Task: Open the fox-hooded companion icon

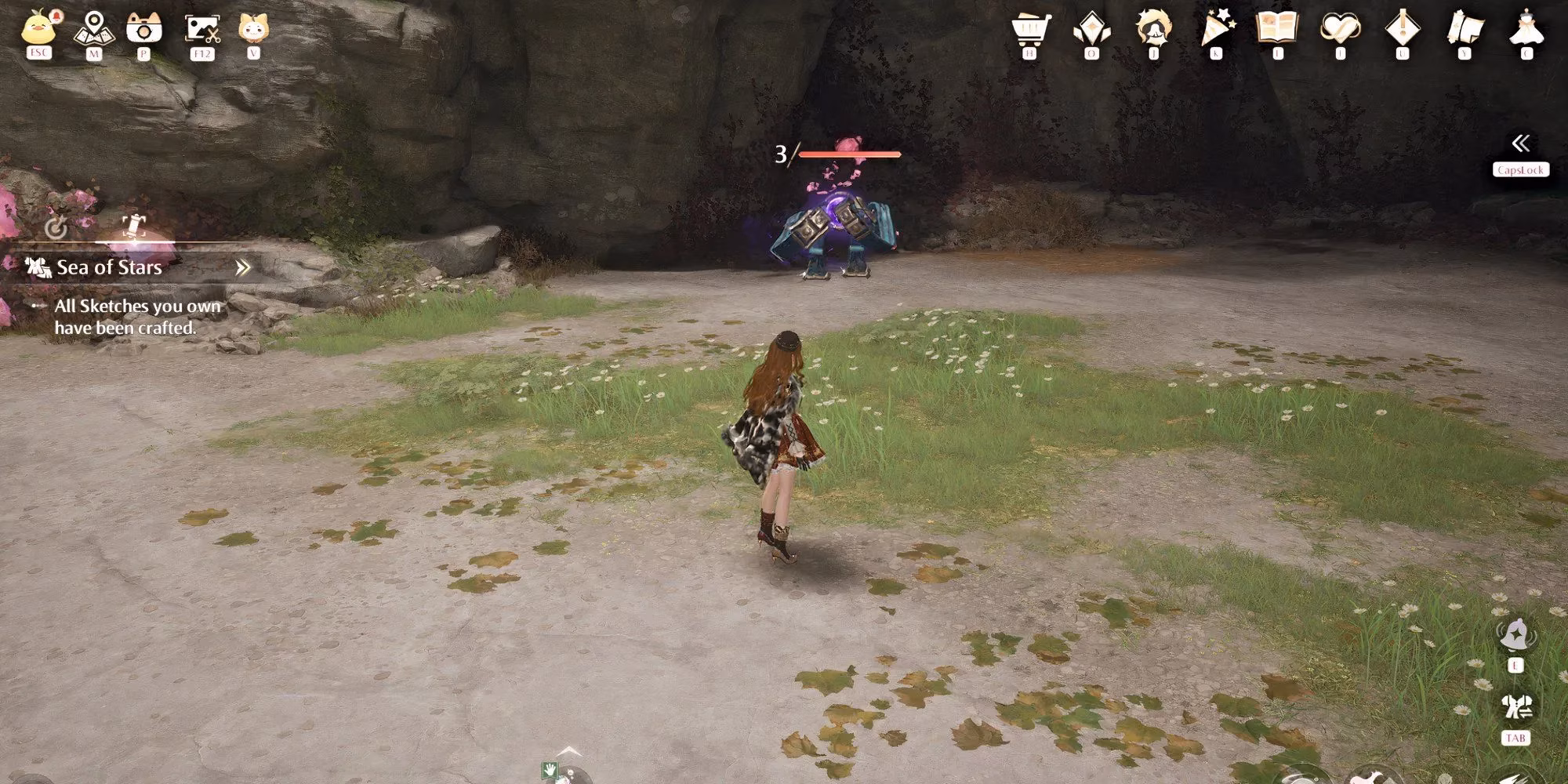Action: pos(253,28)
